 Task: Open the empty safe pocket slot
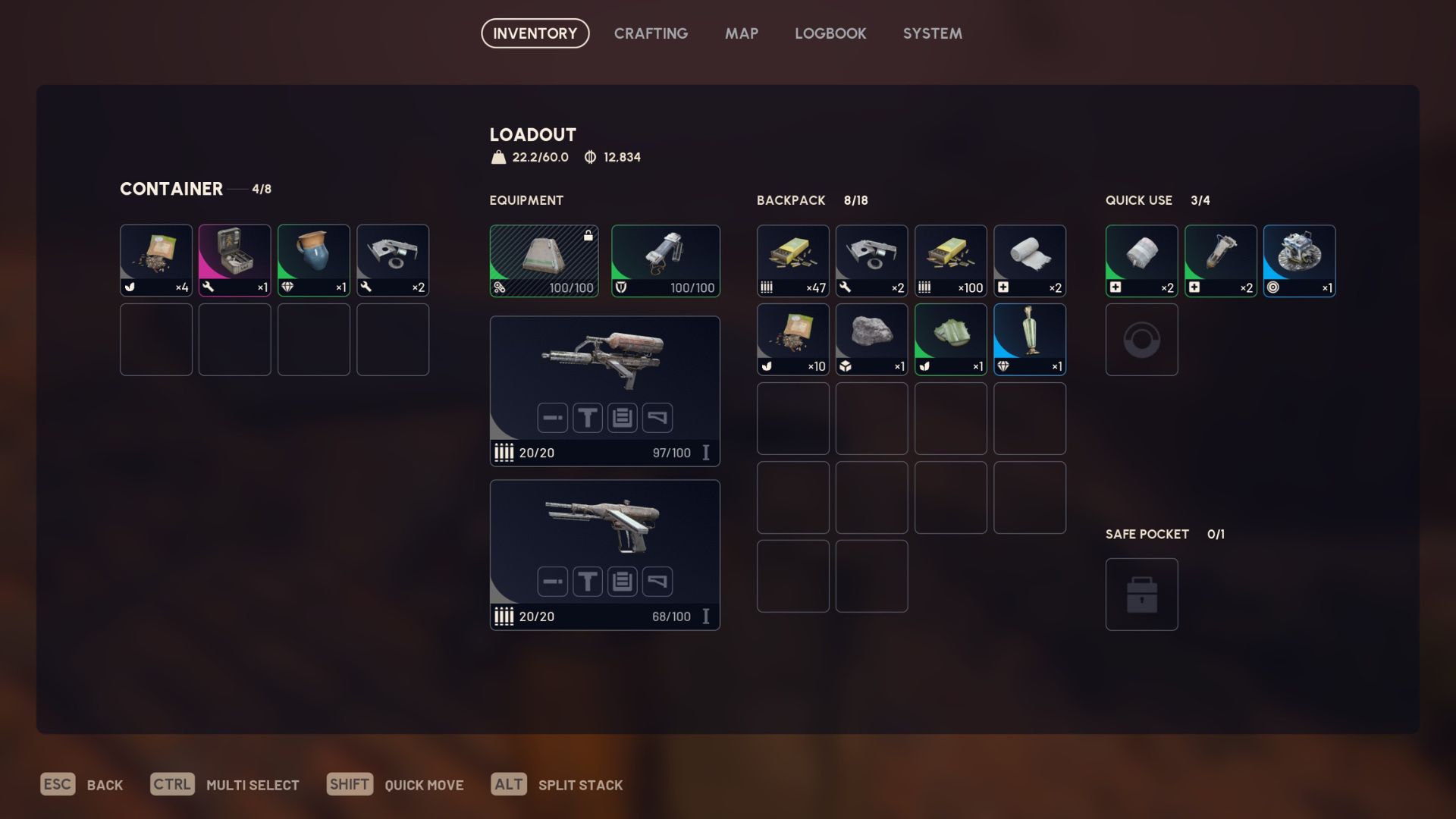pyautogui.click(x=1141, y=594)
